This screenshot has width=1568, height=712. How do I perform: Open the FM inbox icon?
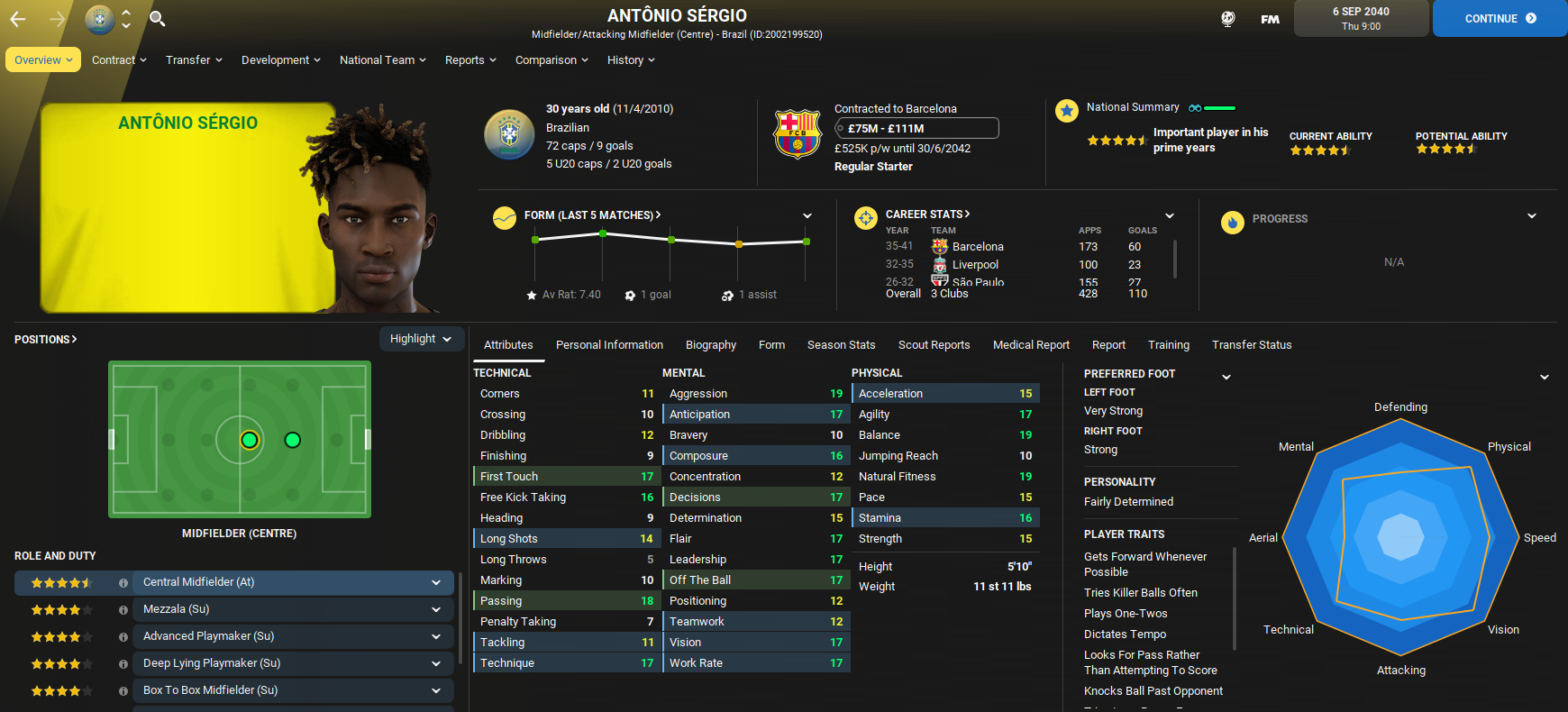click(x=1270, y=18)
